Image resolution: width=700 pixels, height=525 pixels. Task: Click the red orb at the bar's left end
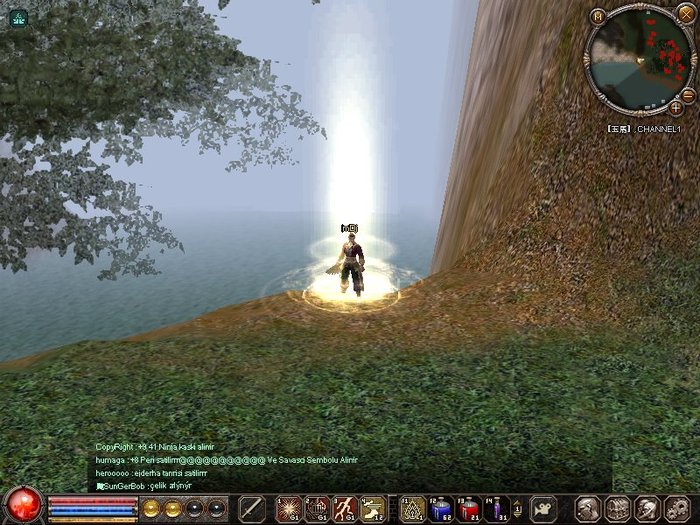pos(22,506)
